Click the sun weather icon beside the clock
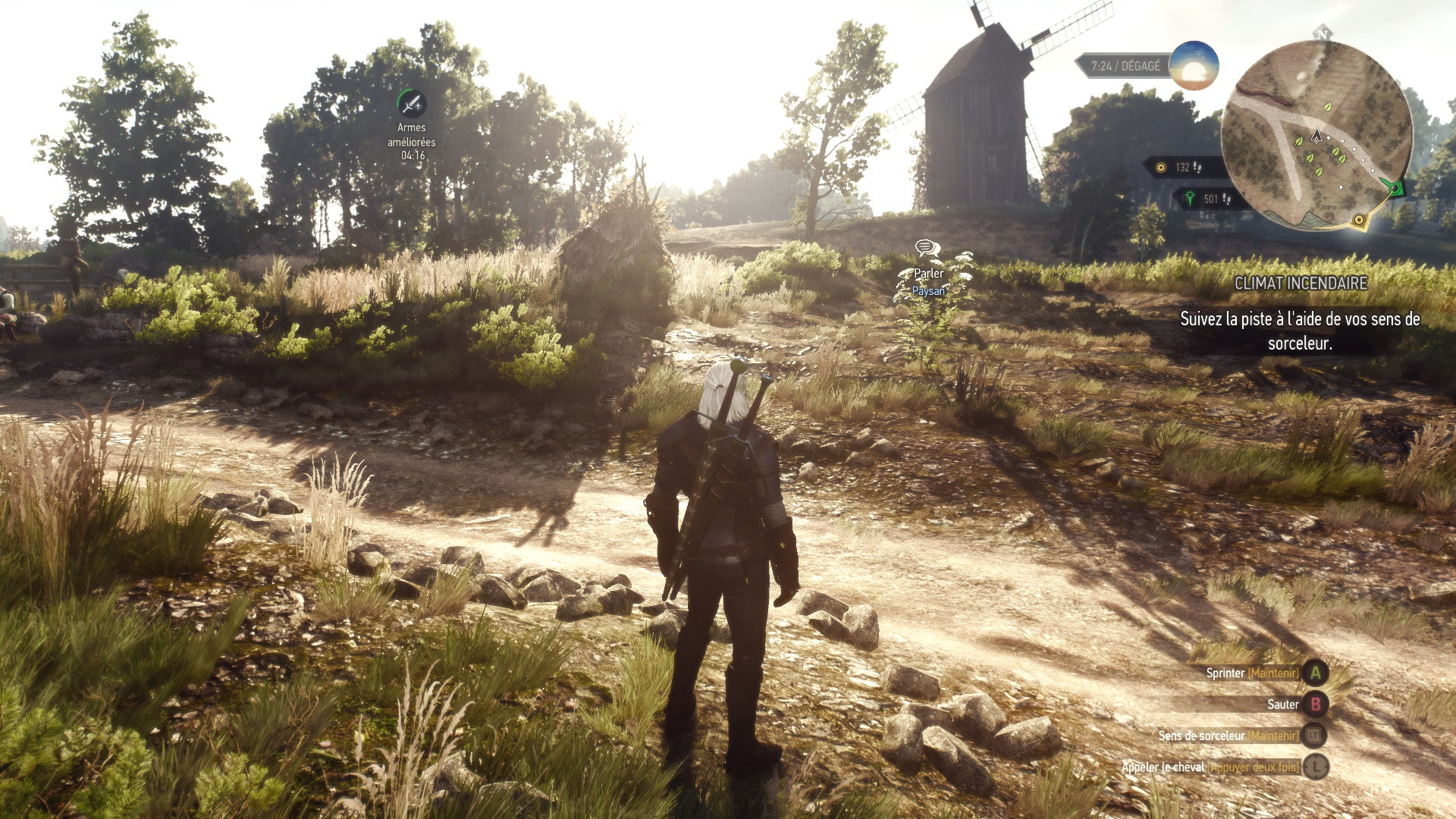Viewport: 1456px width, 819px height. pos(1194,66)
